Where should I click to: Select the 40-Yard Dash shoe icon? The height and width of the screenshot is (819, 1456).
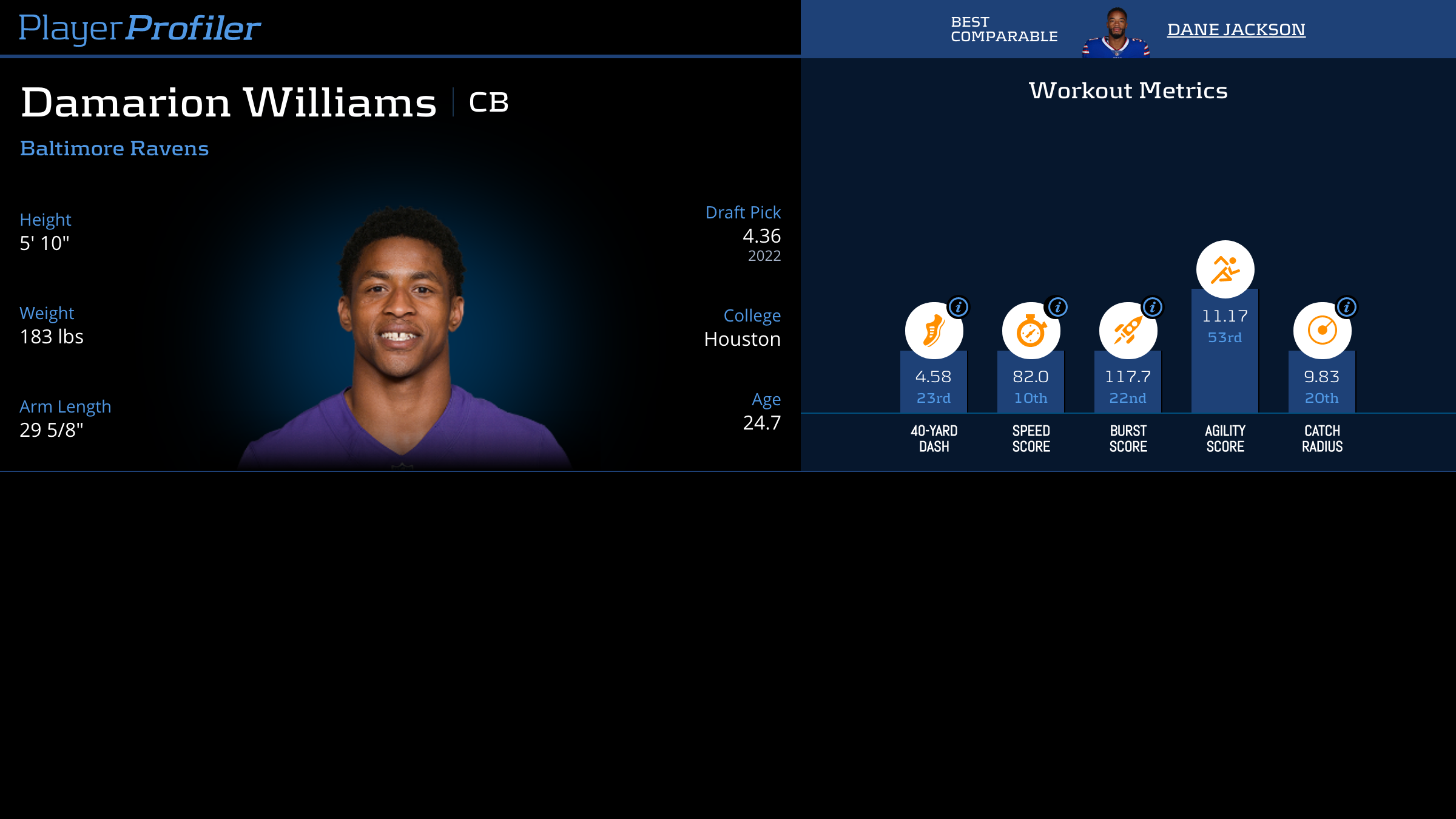pos(933,331)
